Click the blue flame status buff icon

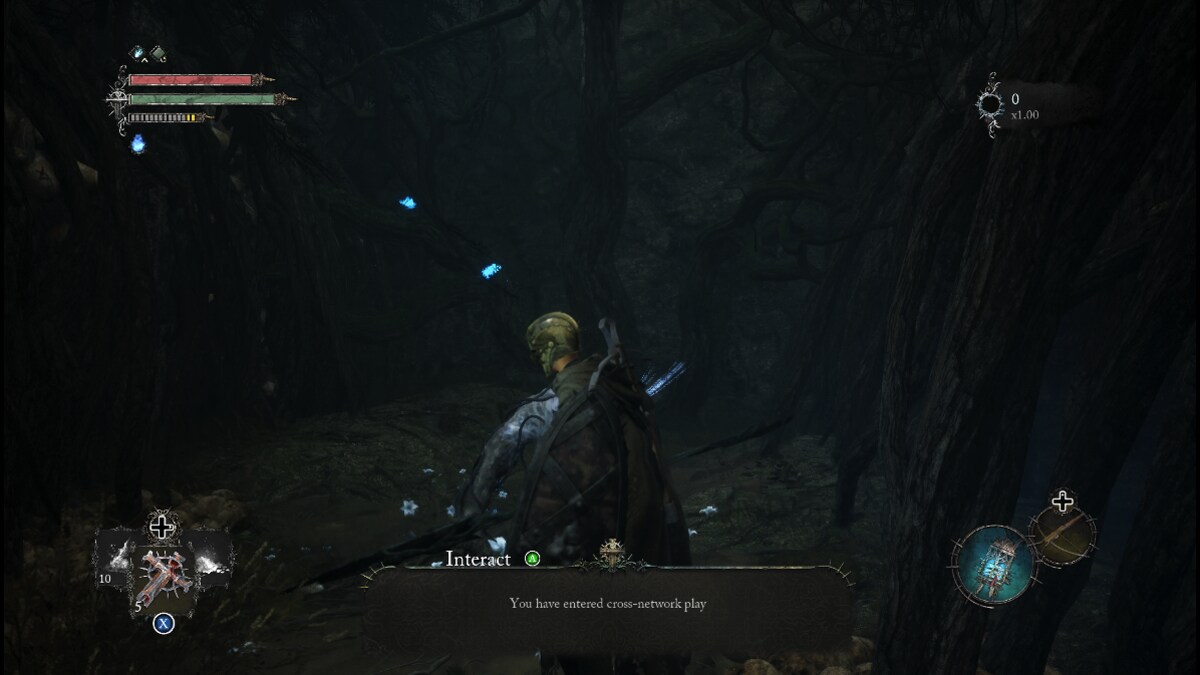[139, 54]
